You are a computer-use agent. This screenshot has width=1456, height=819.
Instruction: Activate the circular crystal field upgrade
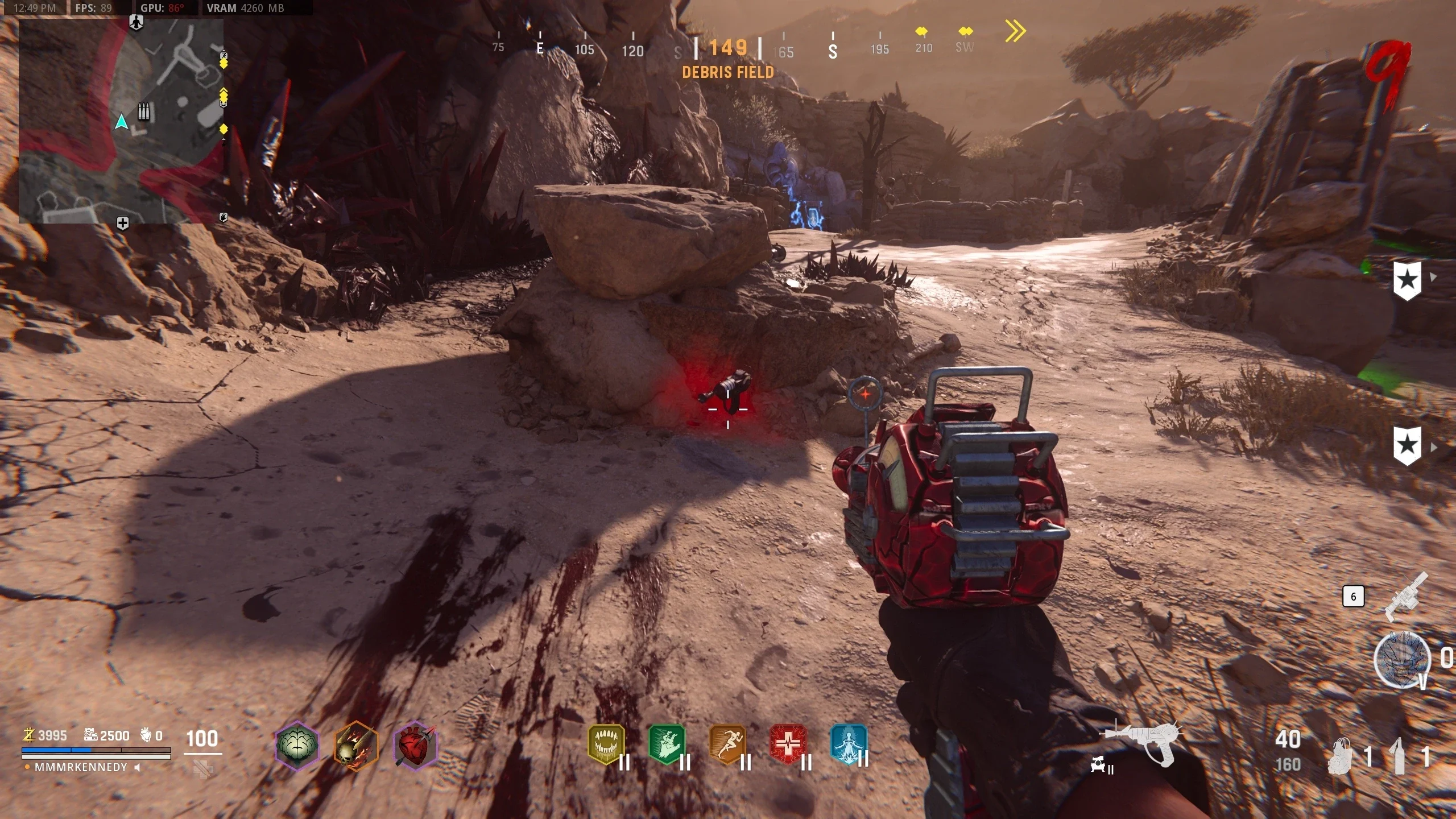(x=1401, y=660)
